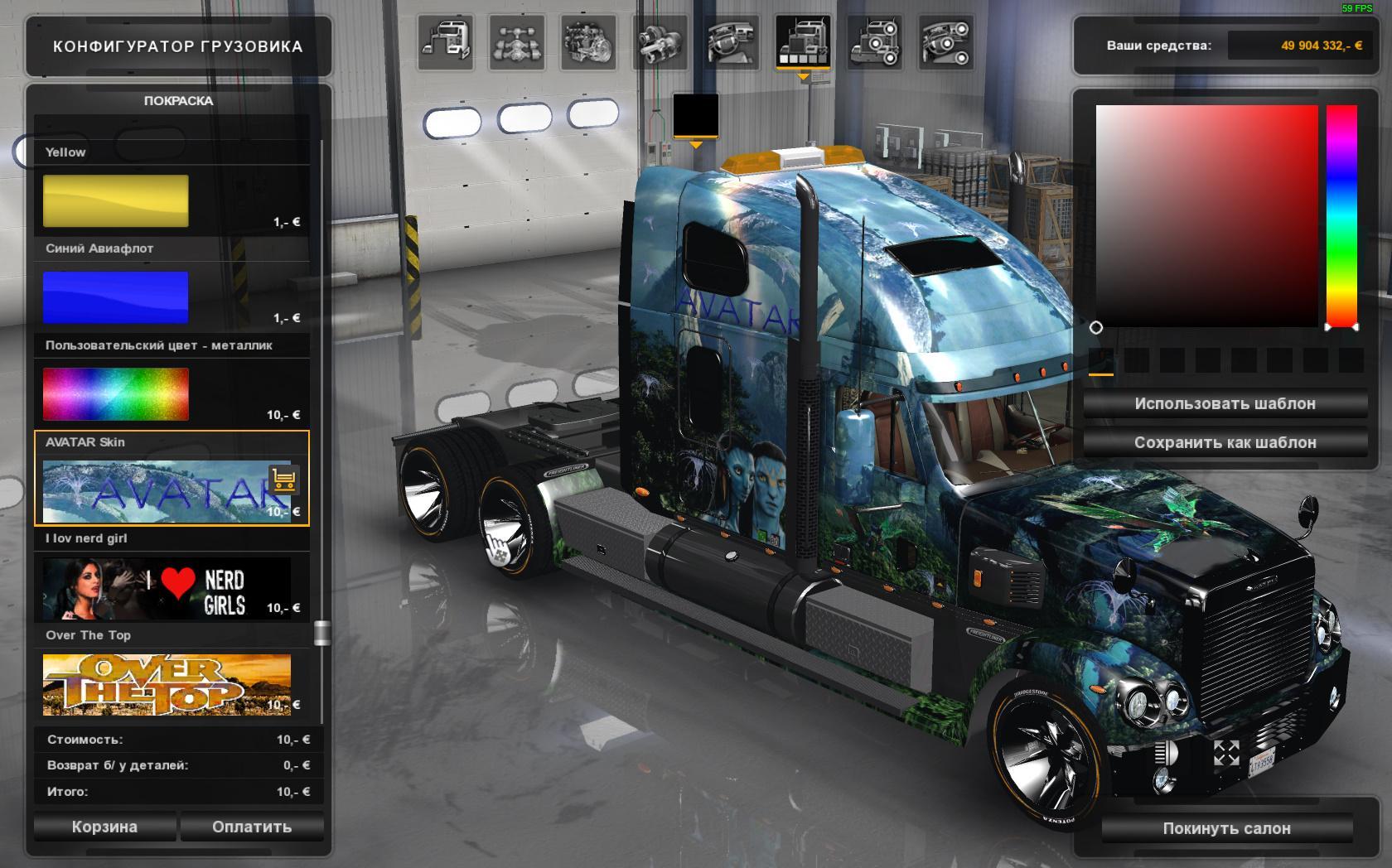Image resolution: width=1392 pixels, height=868 pixels.
Task: Select the truck paint job category
Action: tap(803, 42)
